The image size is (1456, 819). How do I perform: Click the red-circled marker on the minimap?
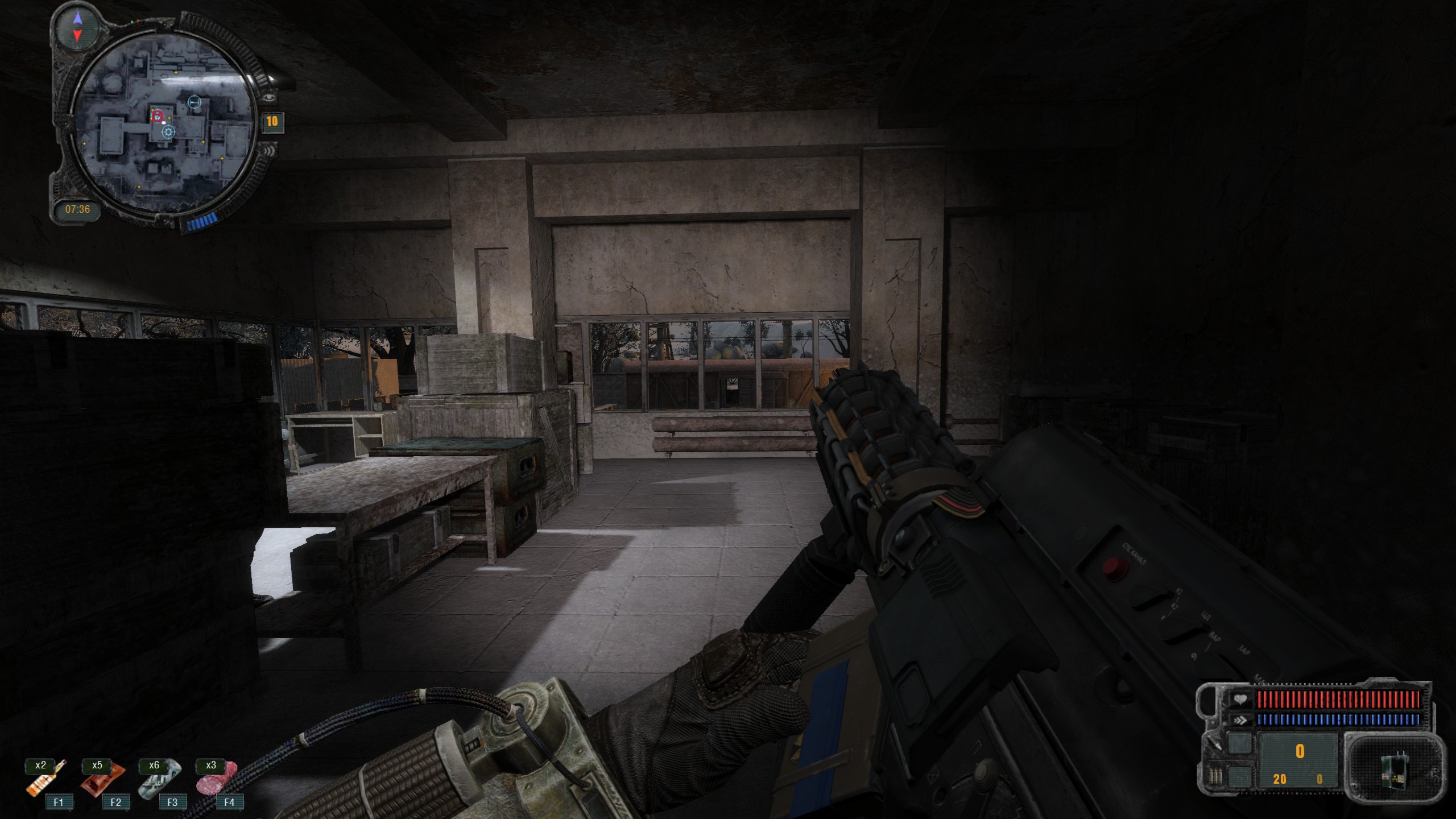(x=158, y=117)
